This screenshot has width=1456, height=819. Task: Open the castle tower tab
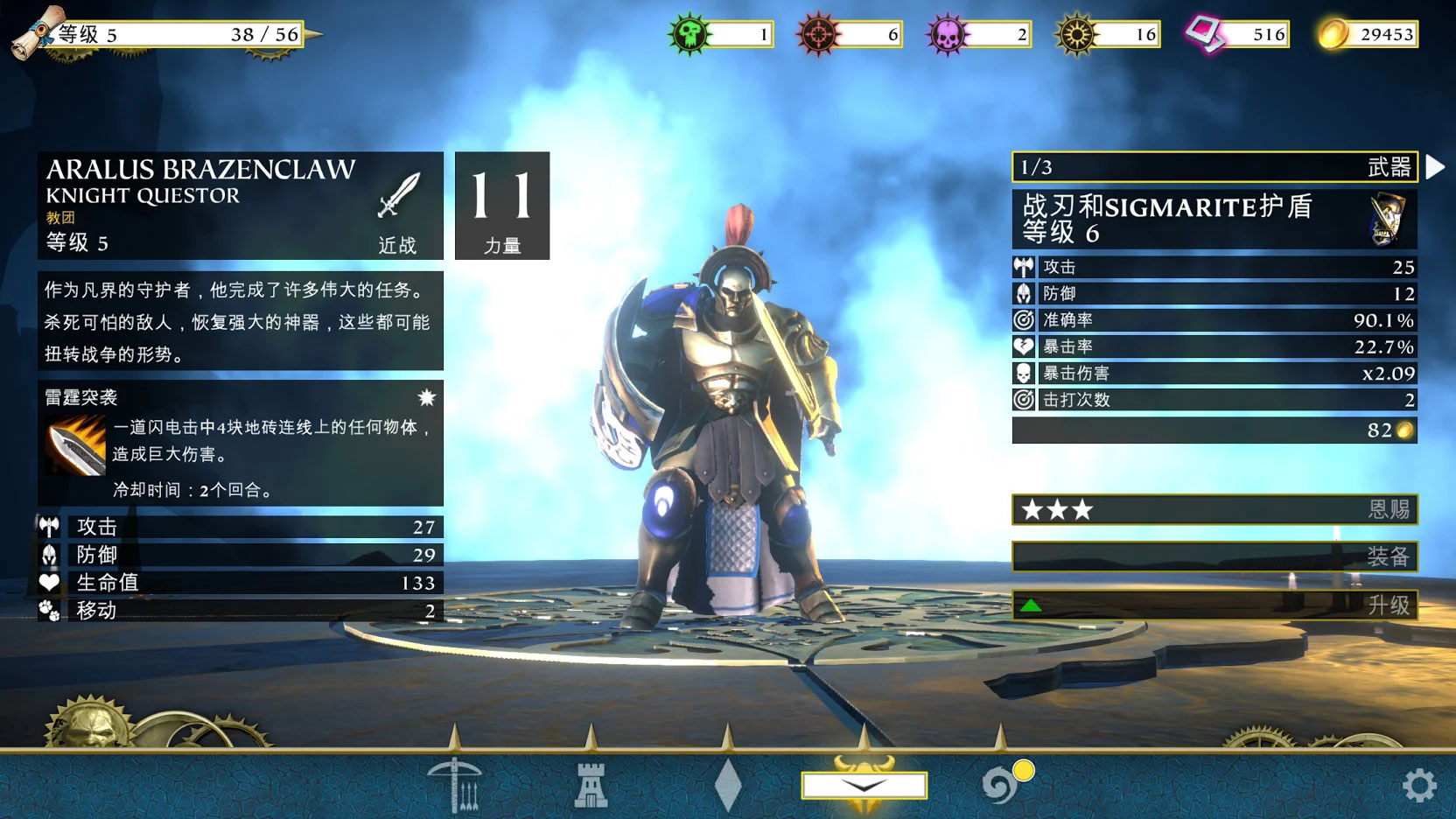point(591,785)
